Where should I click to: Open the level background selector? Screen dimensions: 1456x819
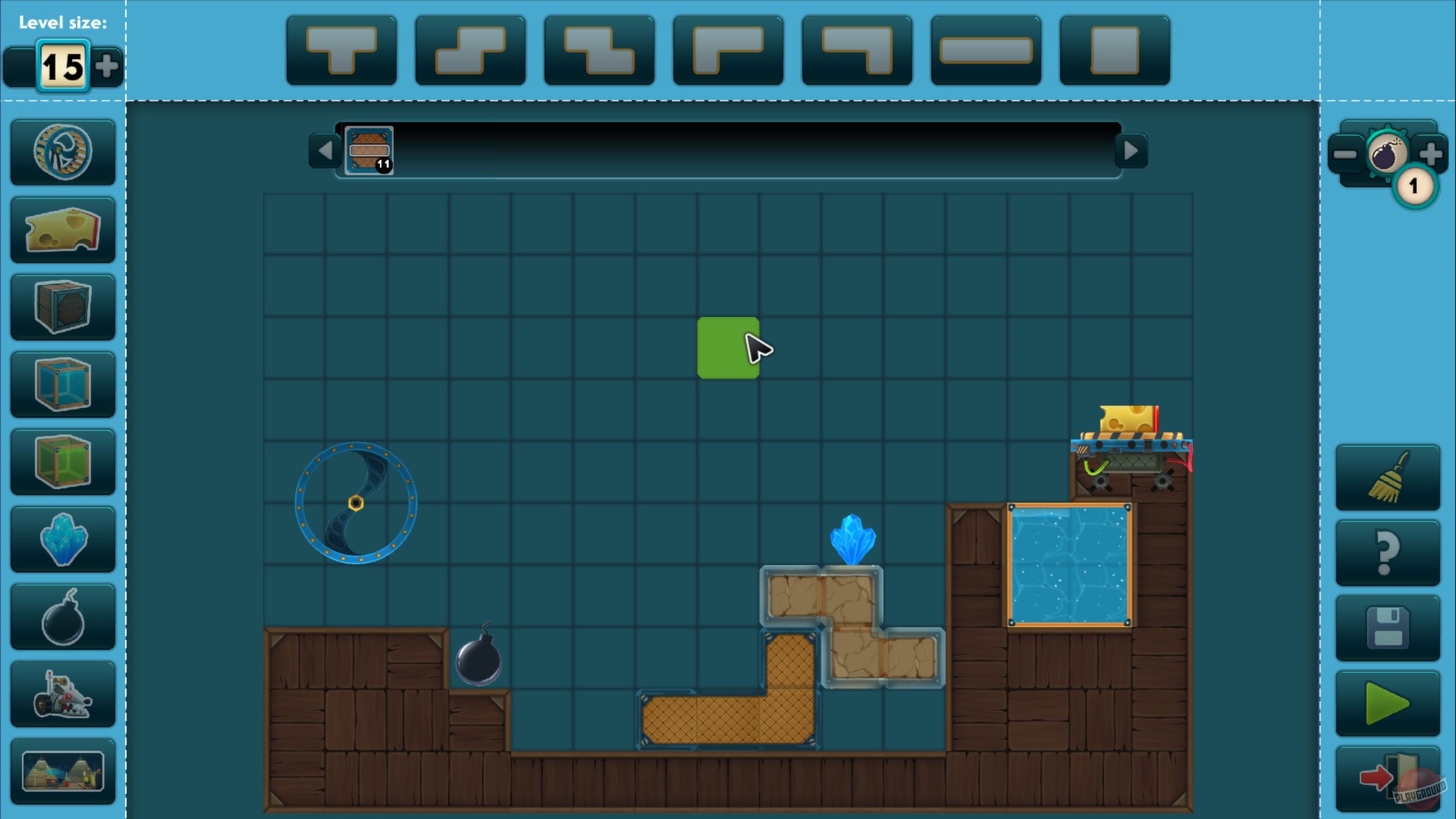click(x=63, y=772)
